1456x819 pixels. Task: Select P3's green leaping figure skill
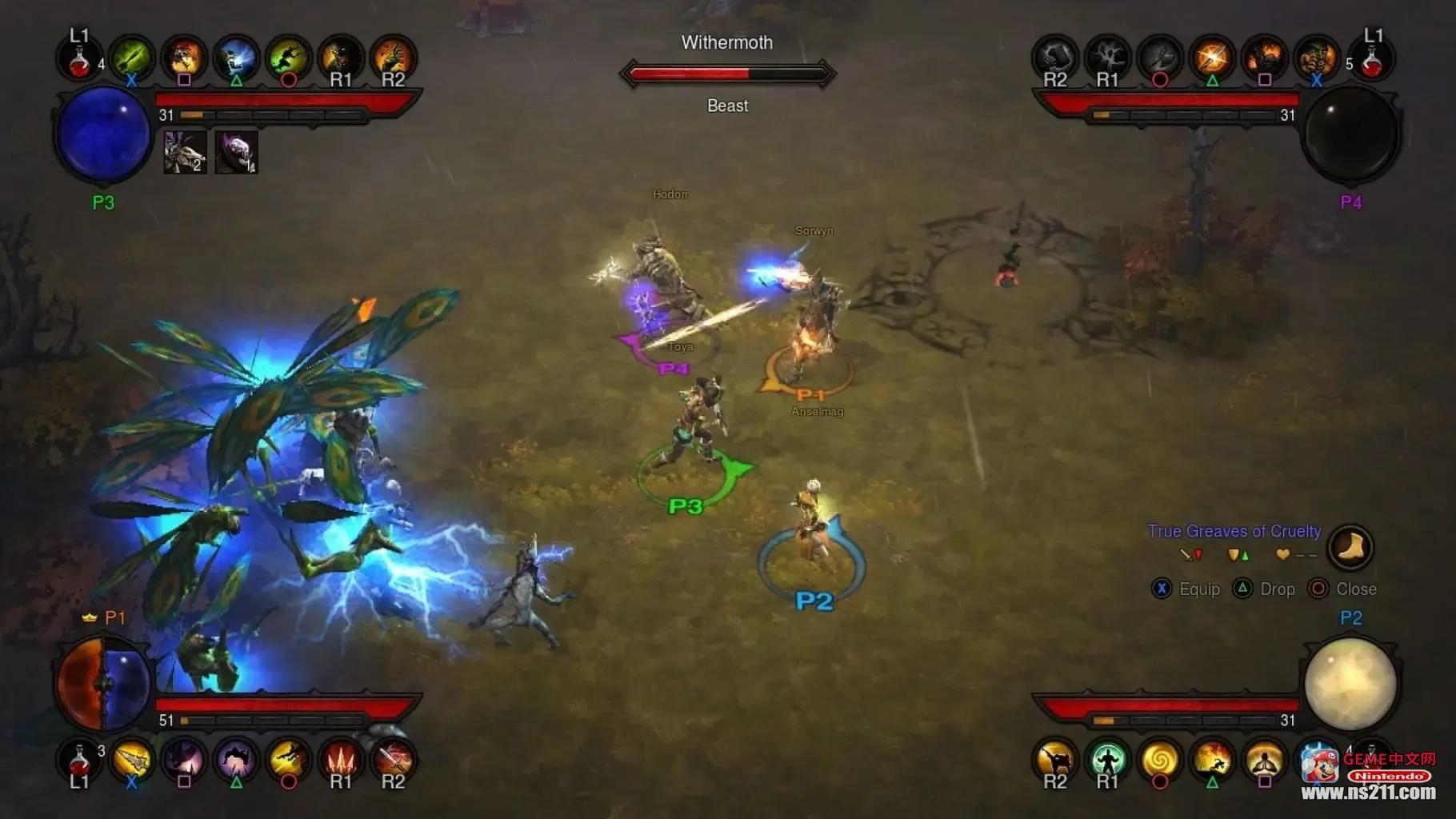pyautogui.click(x=288, y=58)
